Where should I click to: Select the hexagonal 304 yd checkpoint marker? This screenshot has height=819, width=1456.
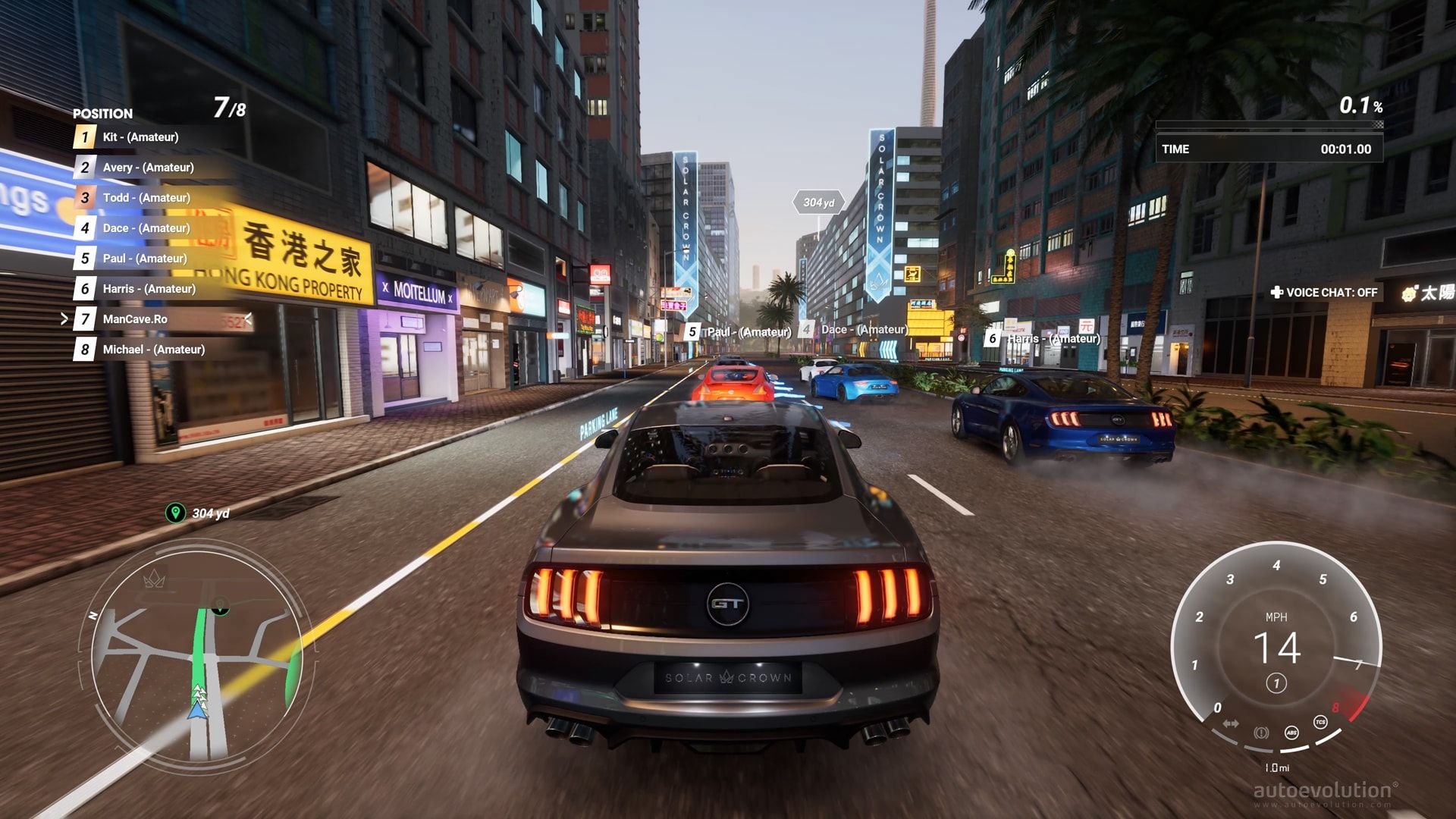click(x=818, y=202)
